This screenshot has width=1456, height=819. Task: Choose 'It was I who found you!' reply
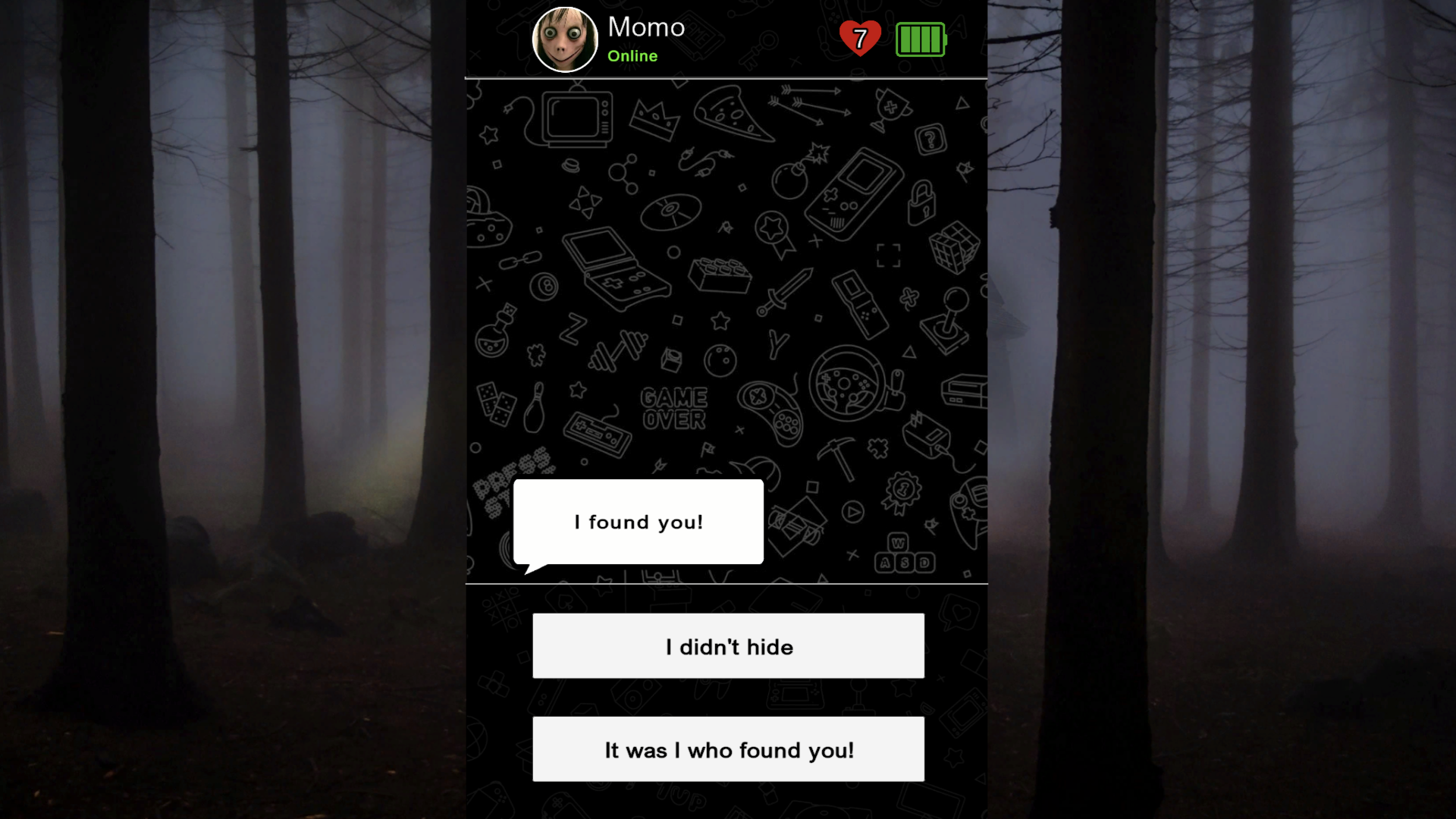point(728,749)
